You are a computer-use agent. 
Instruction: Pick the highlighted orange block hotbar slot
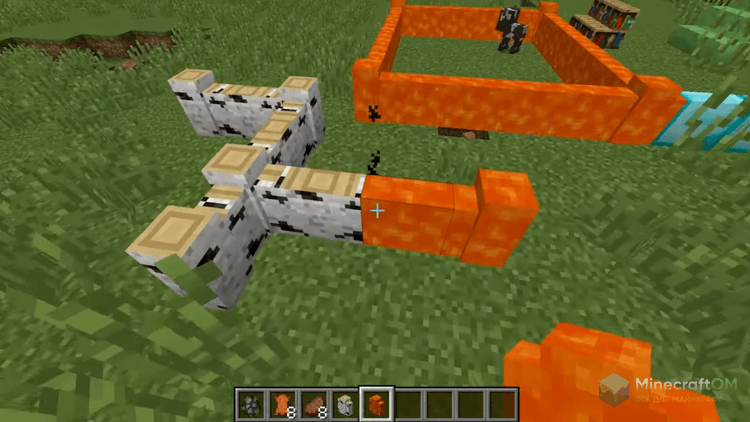tap(377, 404)
